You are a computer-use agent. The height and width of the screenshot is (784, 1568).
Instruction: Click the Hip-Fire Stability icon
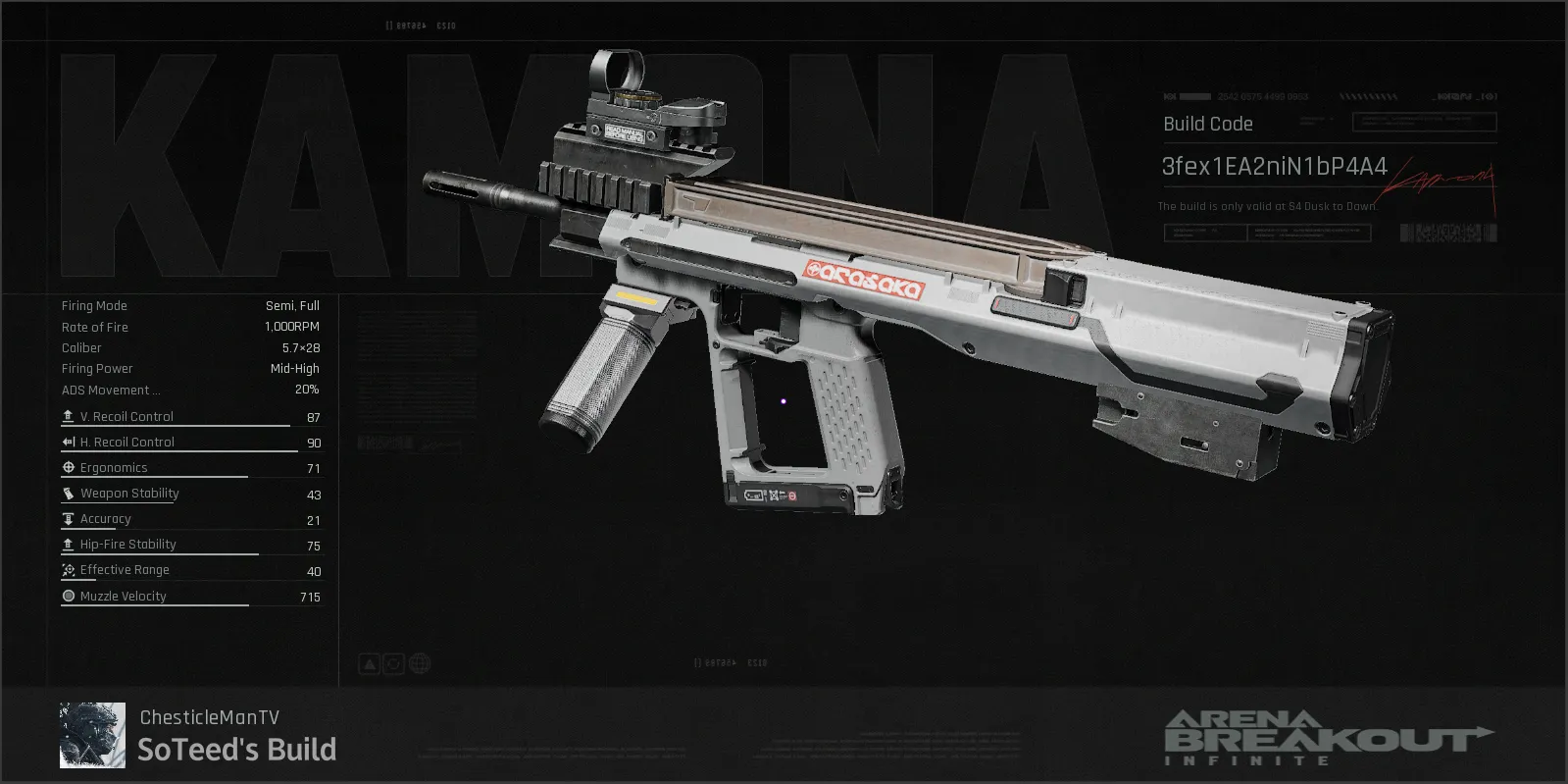coord(68,544)
